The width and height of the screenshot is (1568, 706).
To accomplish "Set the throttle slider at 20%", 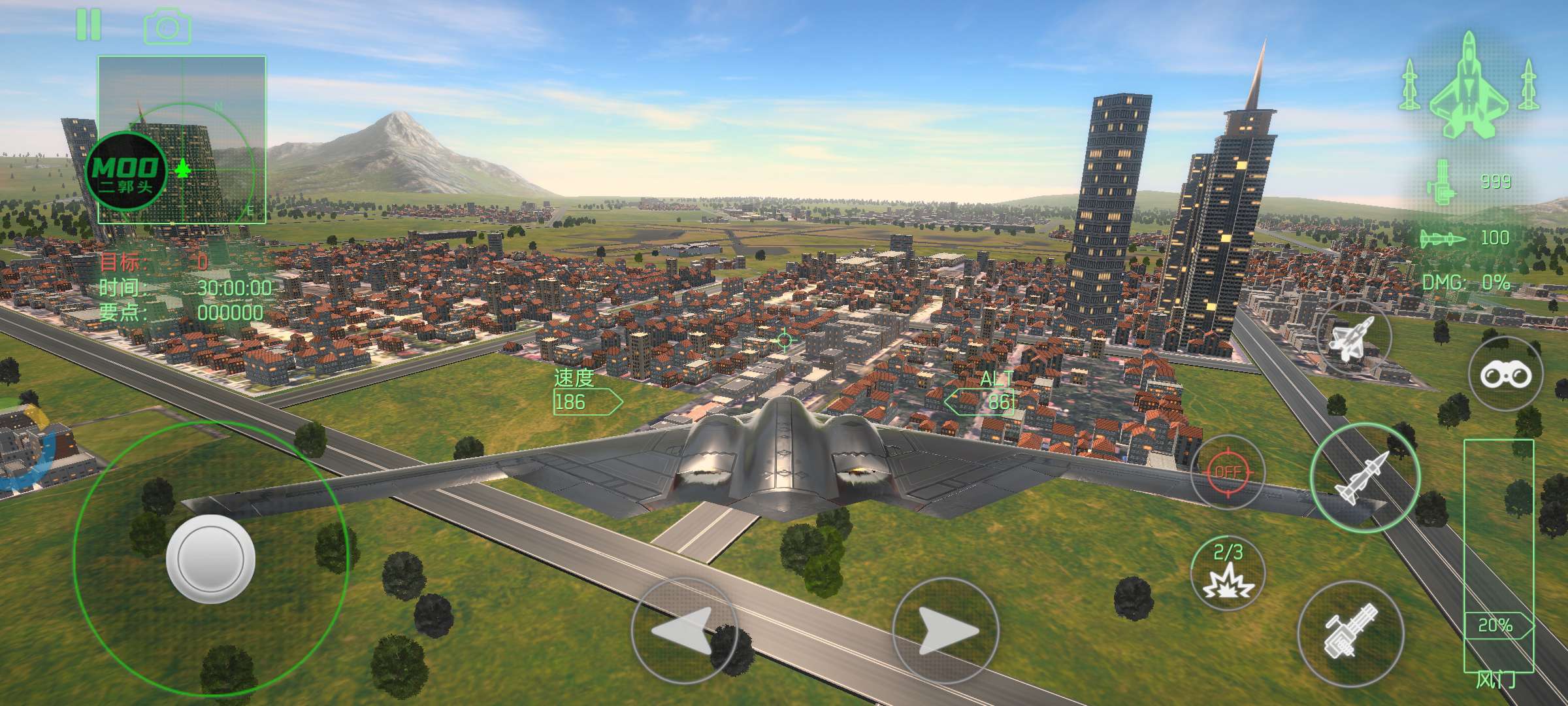I will [x=1497, y=626].
